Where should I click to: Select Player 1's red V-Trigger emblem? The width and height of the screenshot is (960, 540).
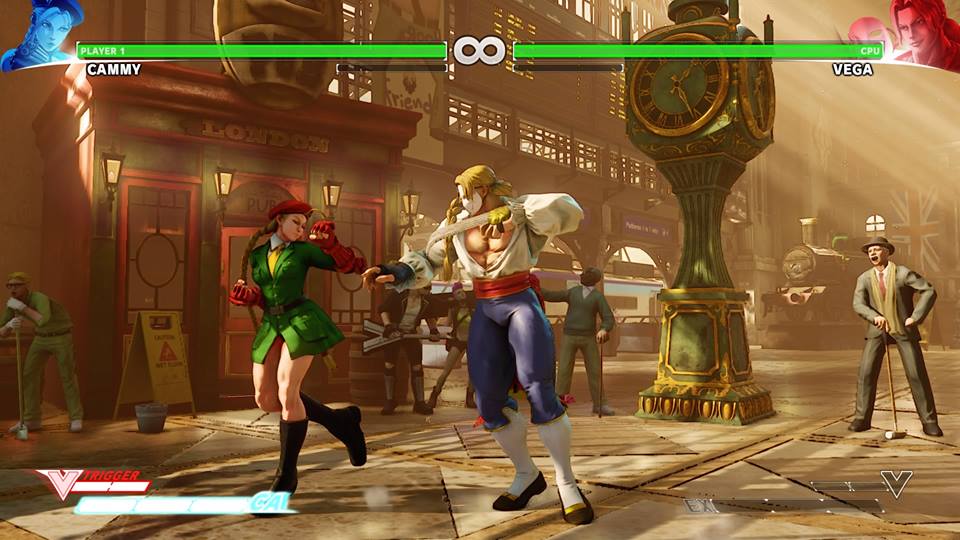click(58, 484)
